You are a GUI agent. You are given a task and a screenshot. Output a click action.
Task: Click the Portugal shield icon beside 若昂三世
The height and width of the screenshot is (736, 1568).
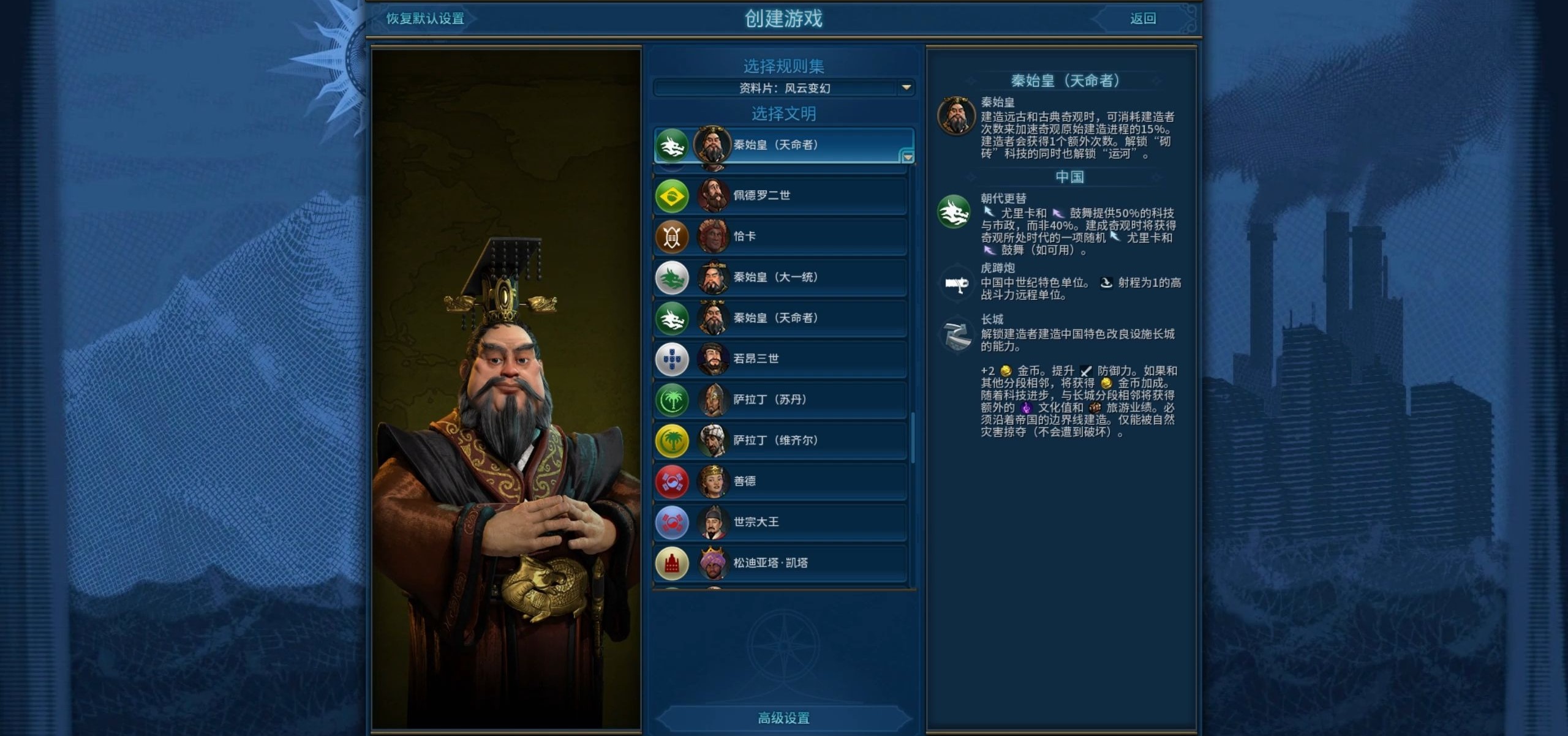(672, 359)
